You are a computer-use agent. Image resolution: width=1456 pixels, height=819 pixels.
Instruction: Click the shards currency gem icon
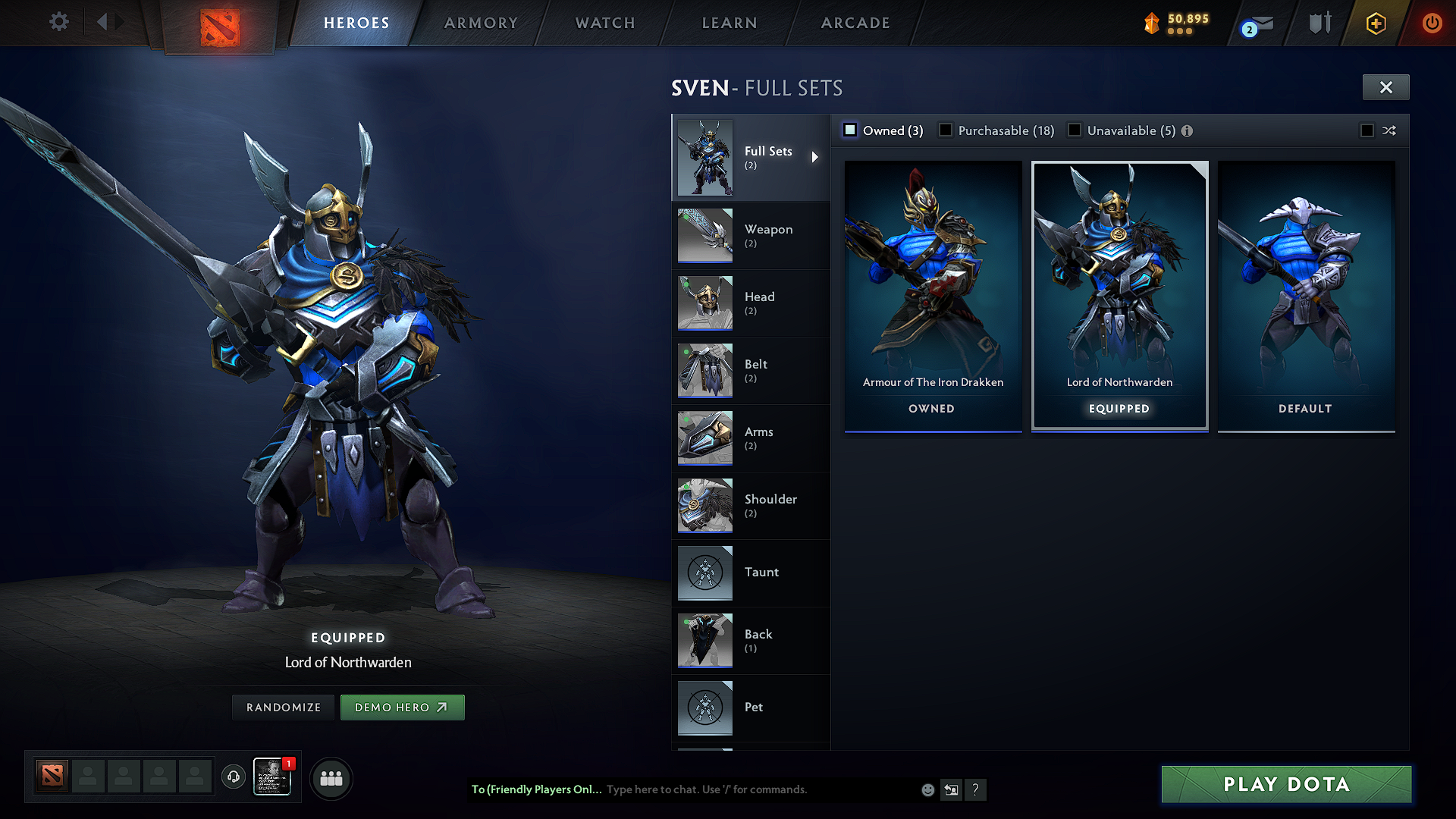pos(1152,23)
